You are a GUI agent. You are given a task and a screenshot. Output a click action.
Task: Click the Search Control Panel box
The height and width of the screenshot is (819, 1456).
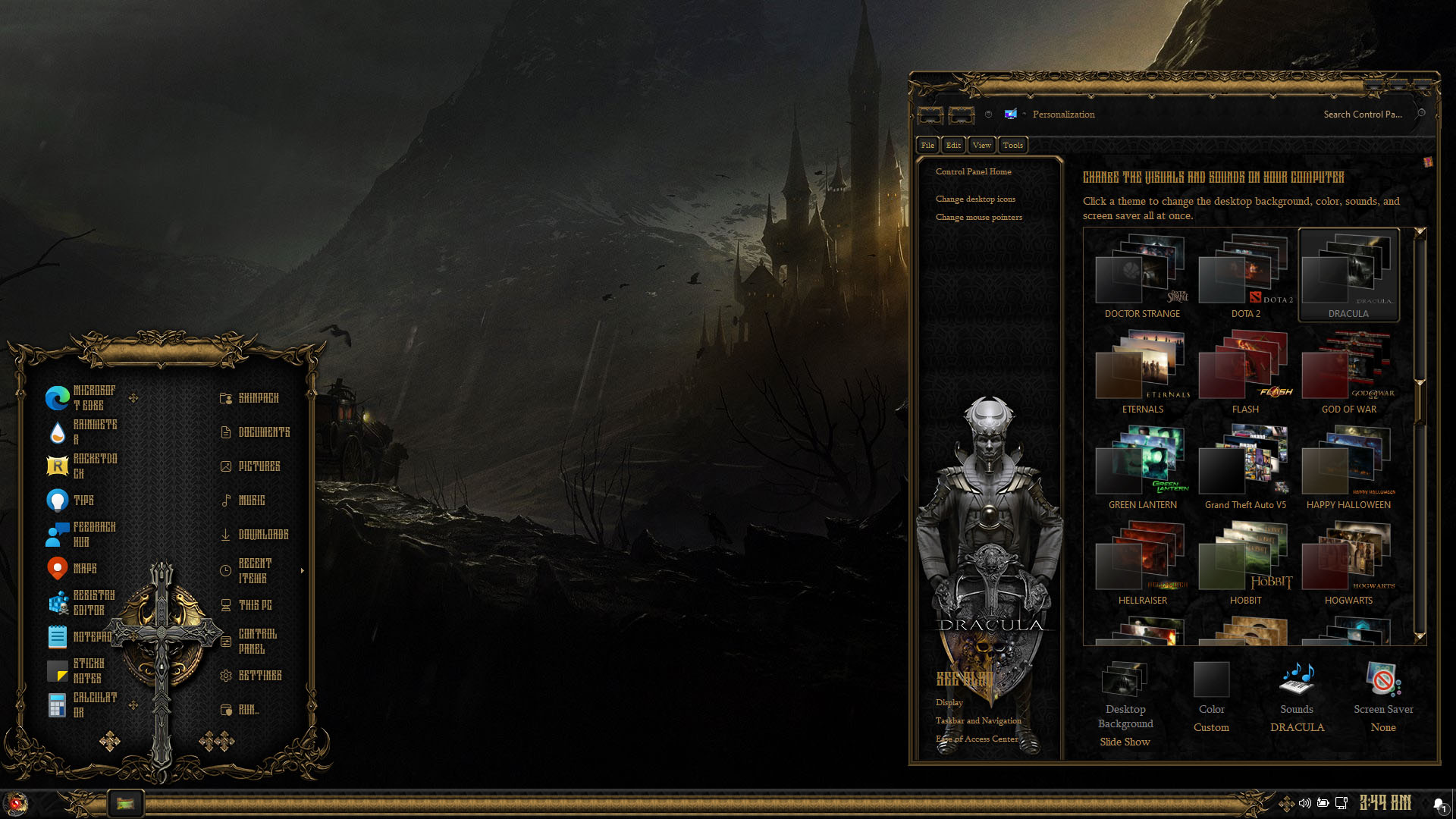point(1362,115)
